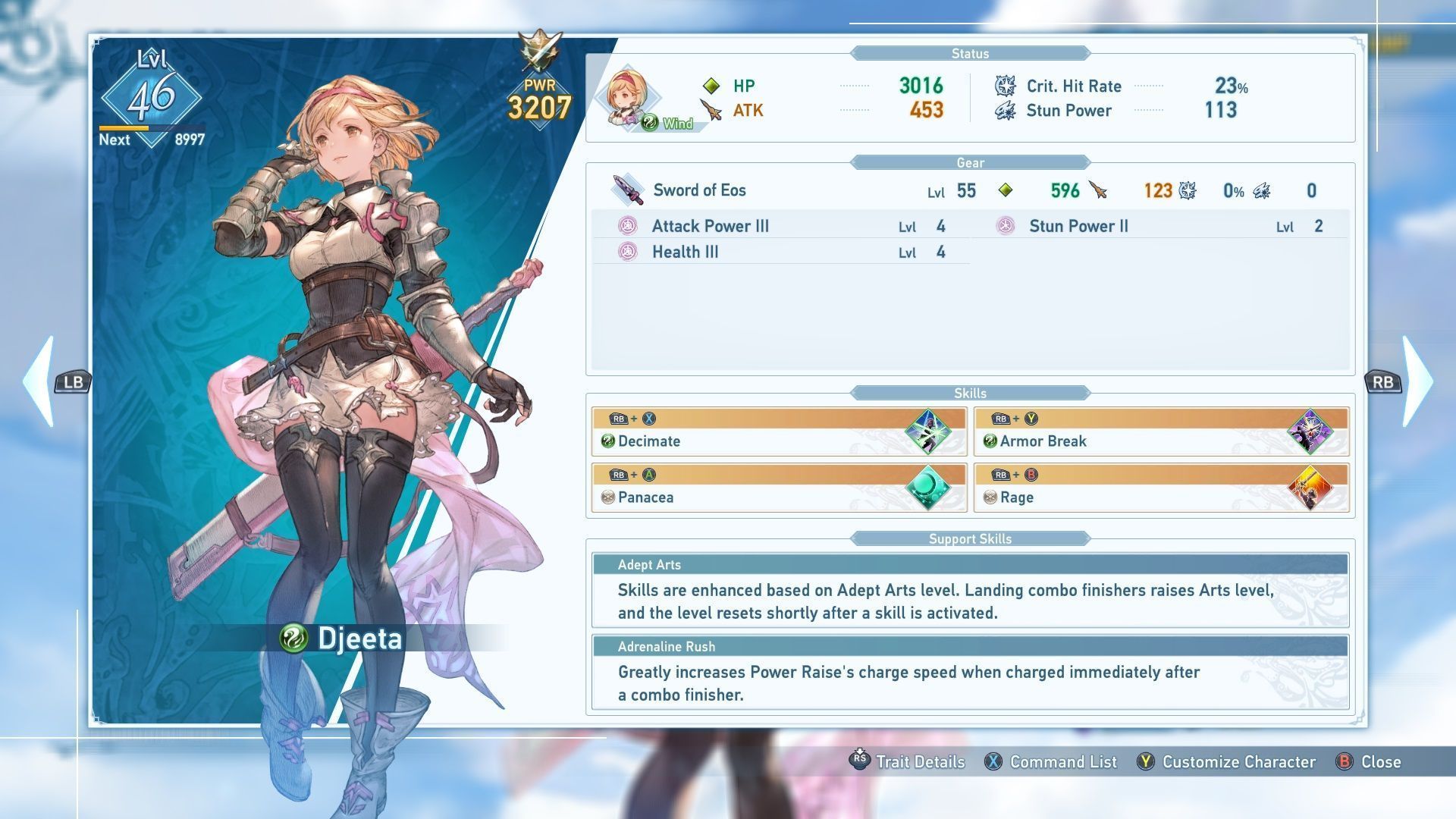The width and height of the screenshot is (1456, 819).
Task: Select the Decimate skill slot
Action: 779,432
